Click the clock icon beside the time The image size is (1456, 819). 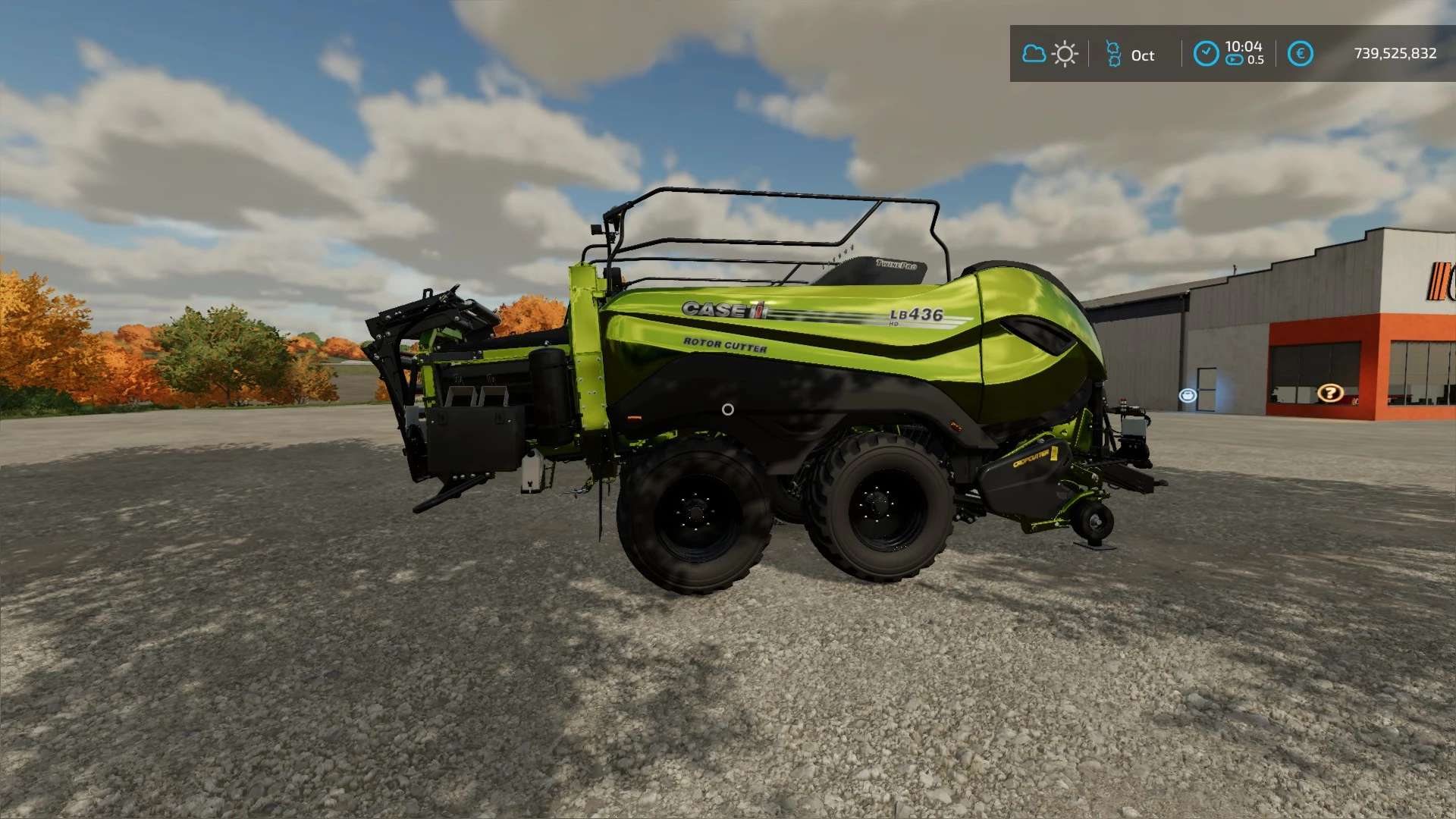[x=1206, y=54]
